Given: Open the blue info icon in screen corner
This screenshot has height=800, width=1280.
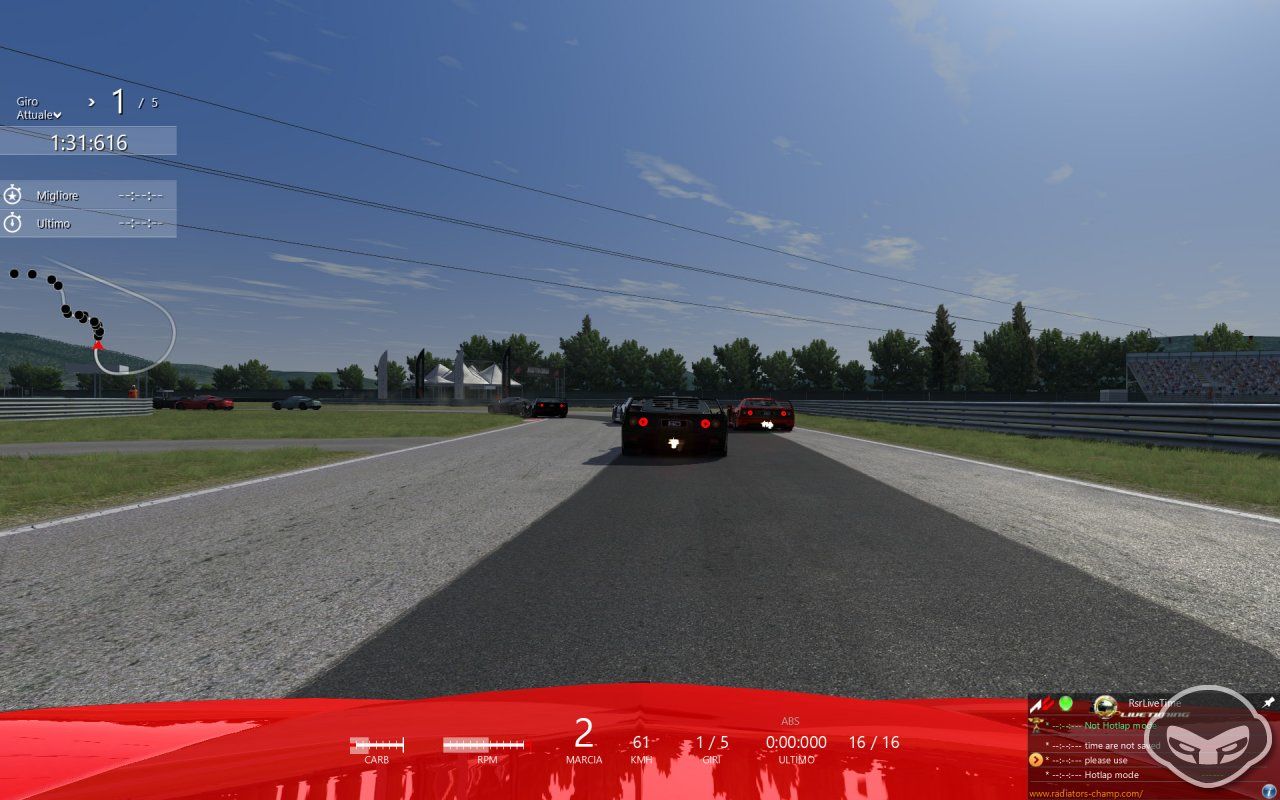Looking at the screenshot, I should click(x=1268, y=789).
